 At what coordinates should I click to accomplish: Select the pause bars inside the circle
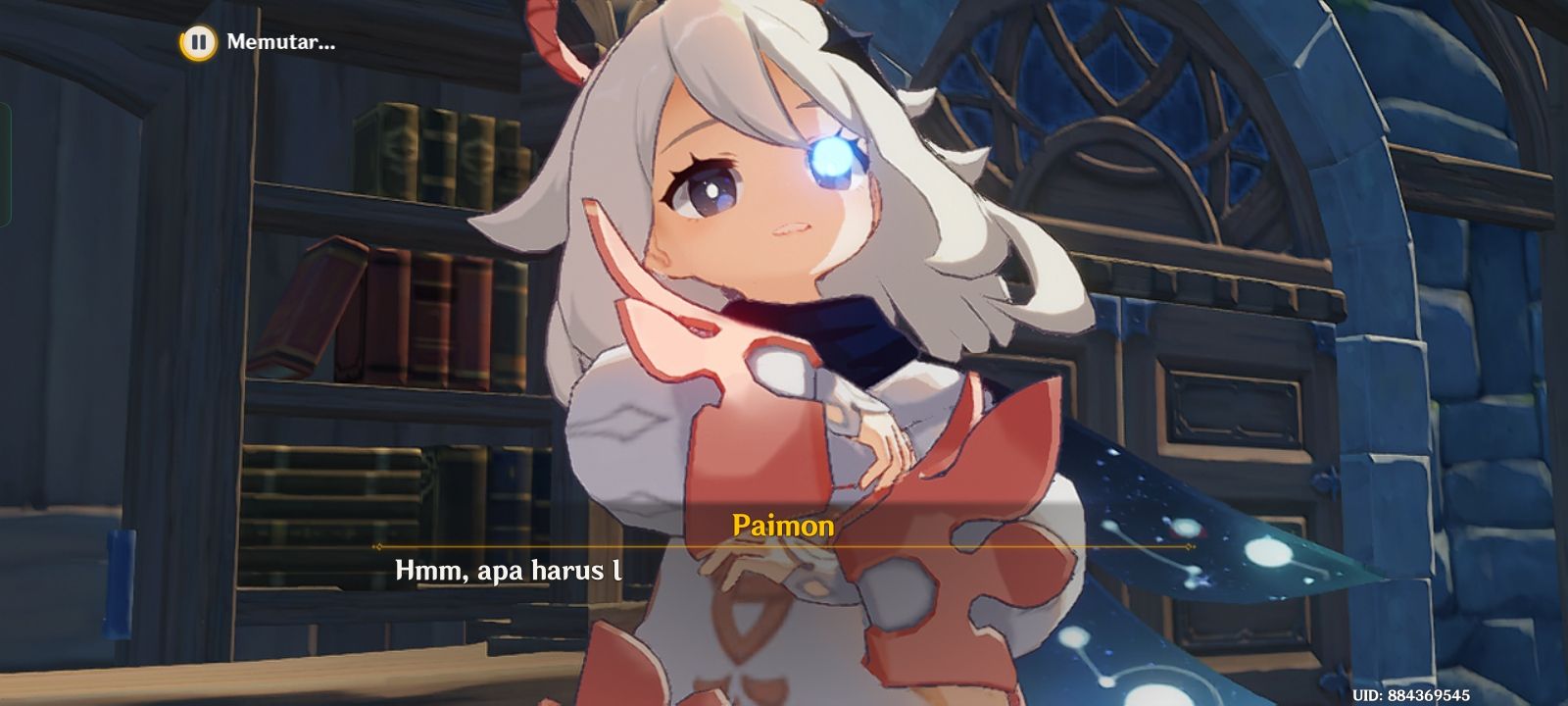pyautogui.click(x=199, y=42)
